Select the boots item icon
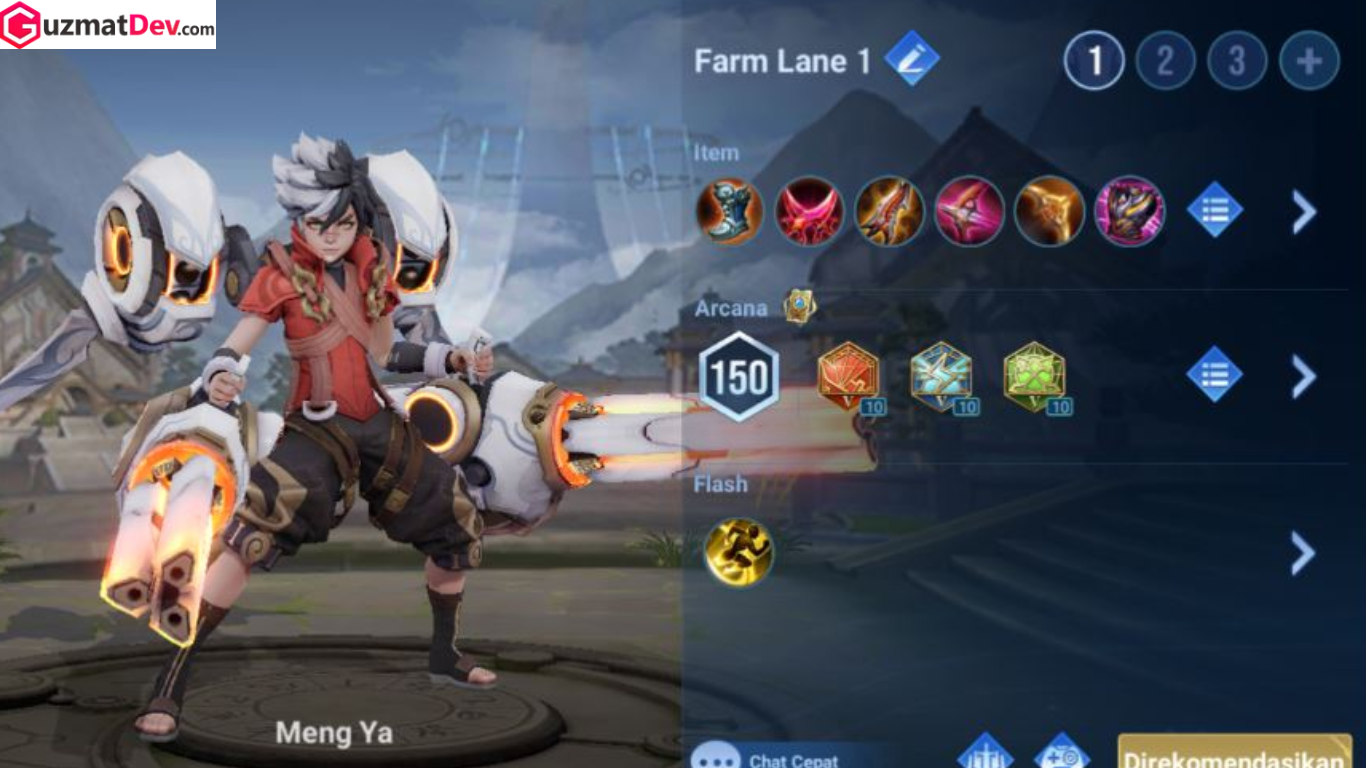The height and width of the screenshot is (768, 1366). pos(729,211)
